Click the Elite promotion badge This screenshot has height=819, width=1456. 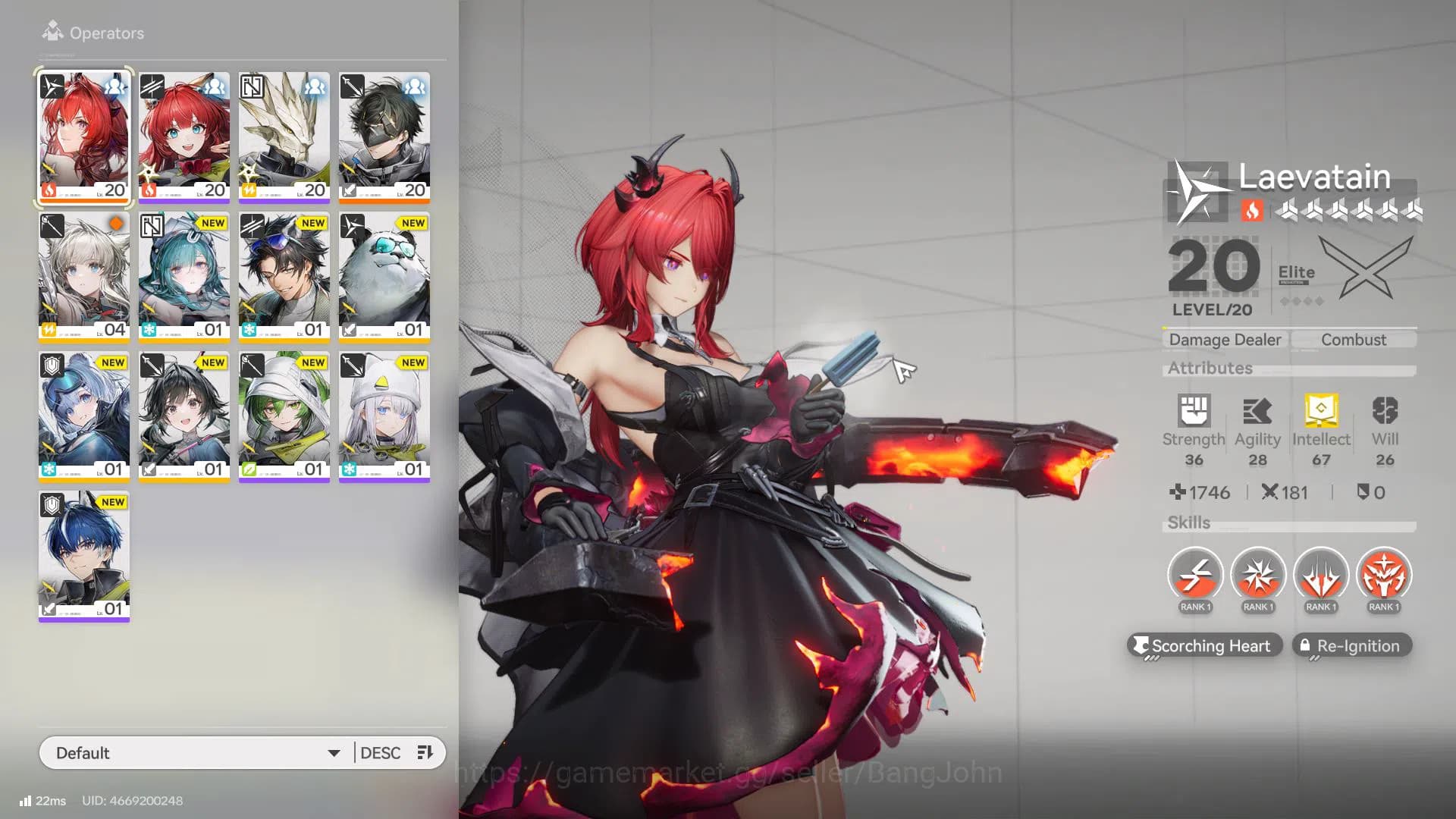click(1298, 275)
